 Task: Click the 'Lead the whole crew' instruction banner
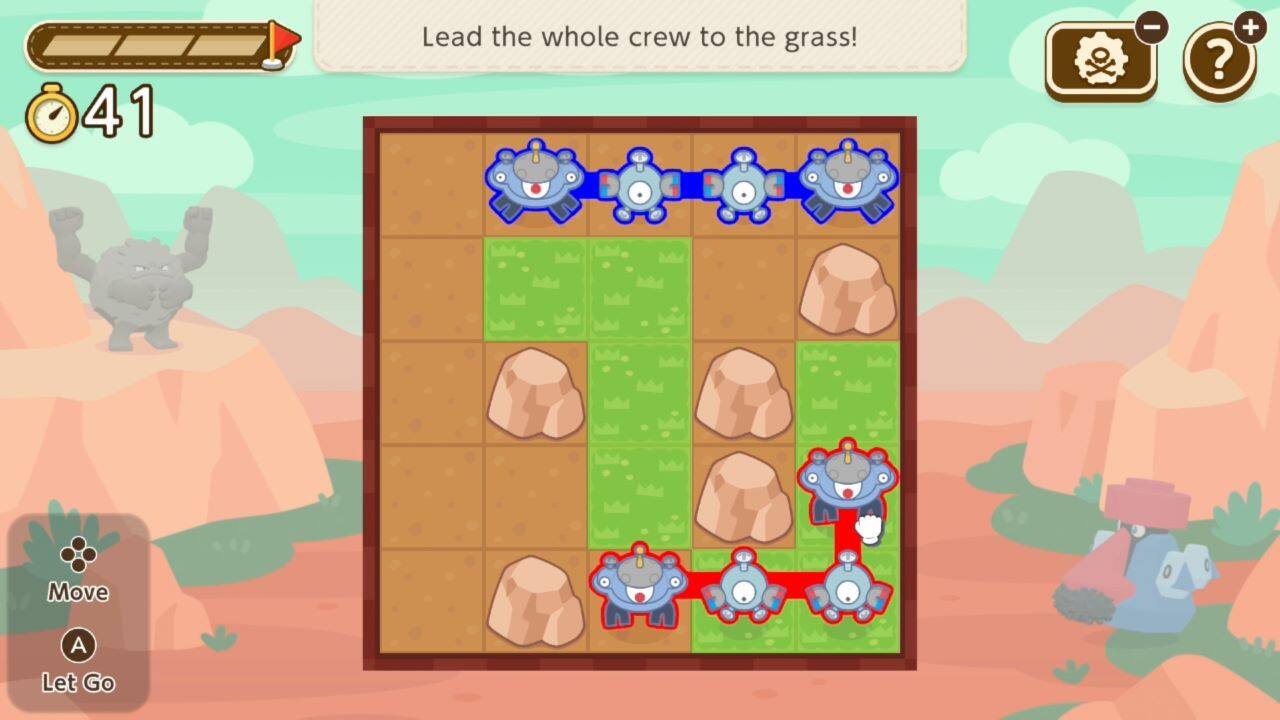point(640,37)
